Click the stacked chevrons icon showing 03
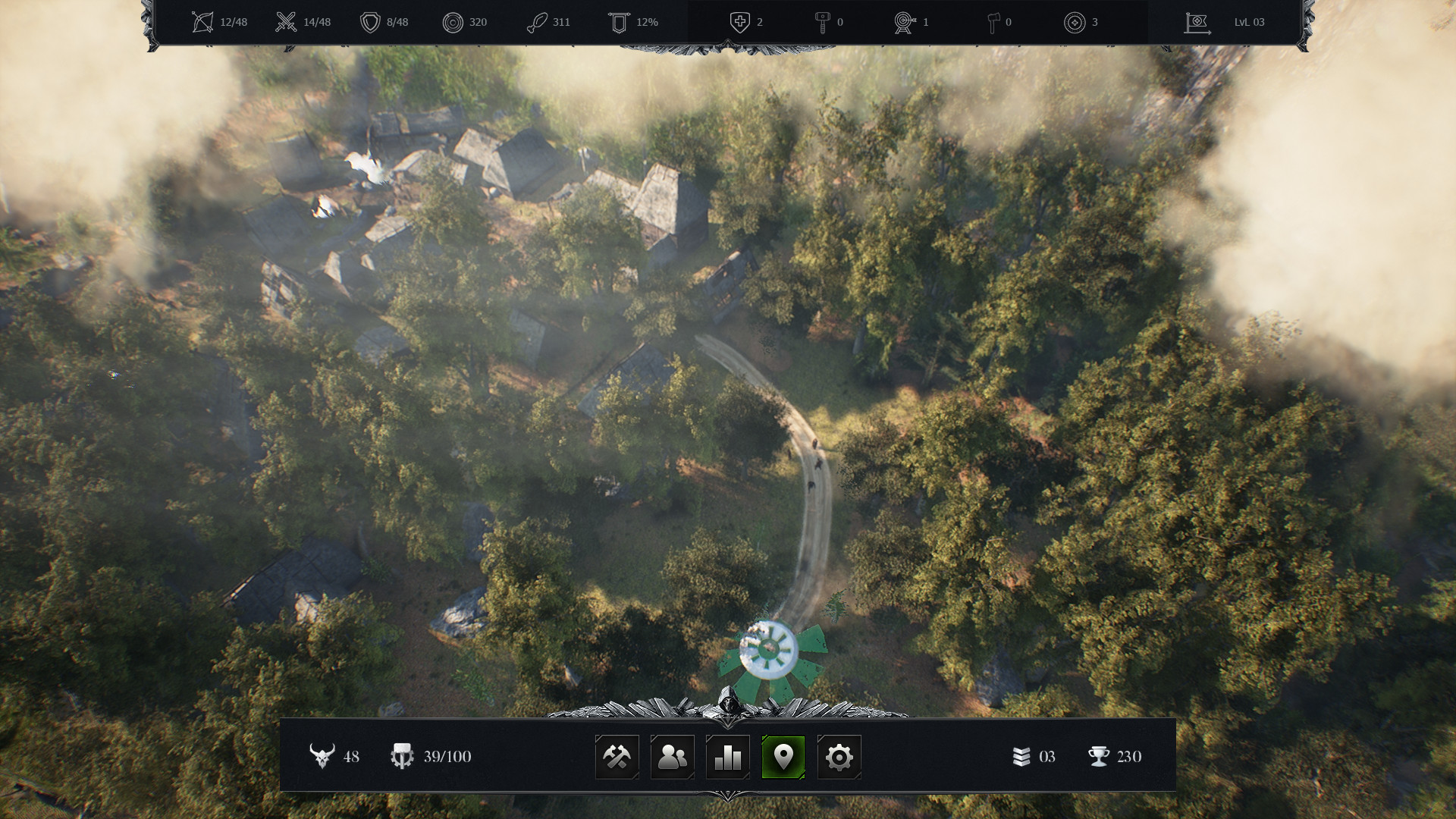This screenshot has width=1456, height=819. coord(1020,756)
